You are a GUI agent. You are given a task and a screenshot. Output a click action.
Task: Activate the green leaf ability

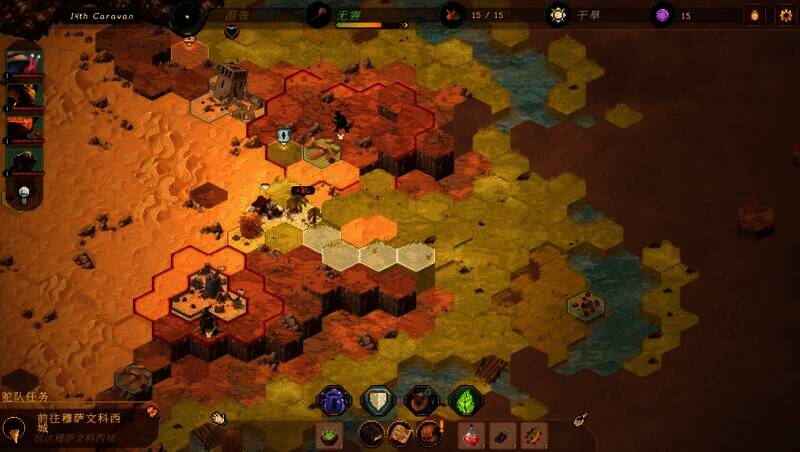(x=465, y=401)
